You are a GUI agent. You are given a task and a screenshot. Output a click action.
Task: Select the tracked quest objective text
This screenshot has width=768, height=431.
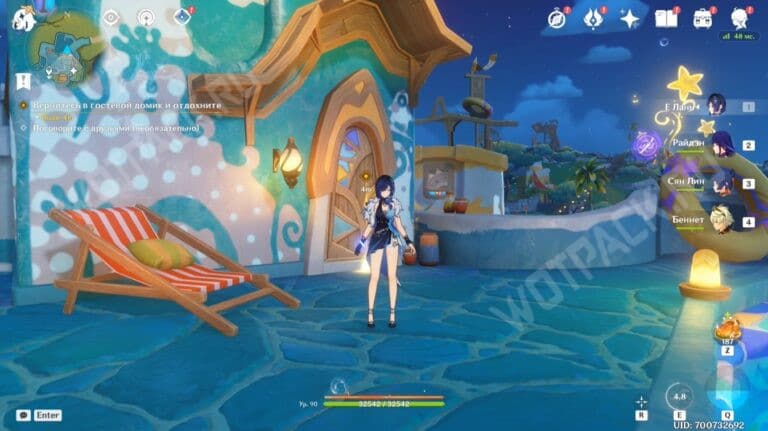point(118,105)
